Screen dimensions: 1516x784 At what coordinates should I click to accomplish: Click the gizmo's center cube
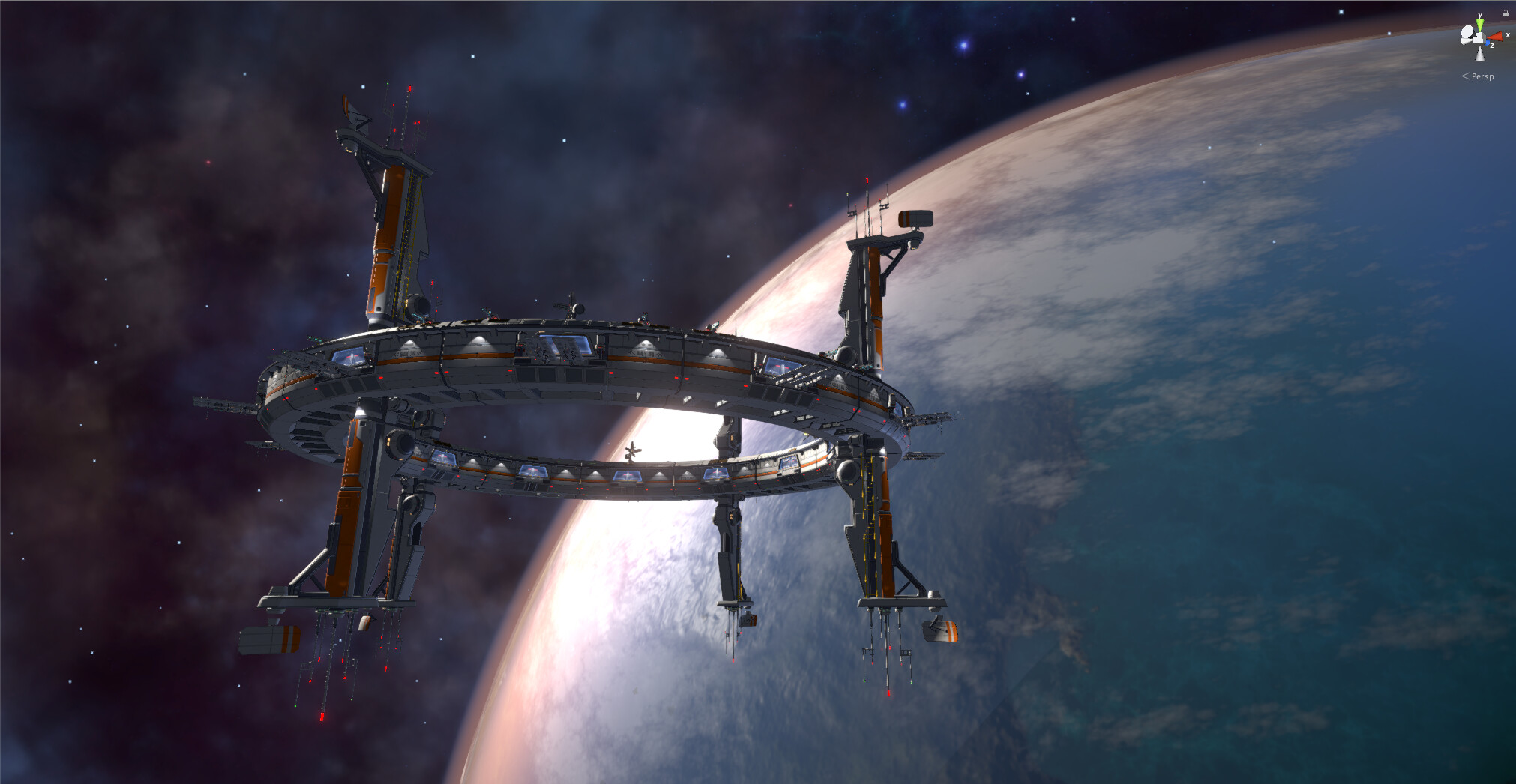[1479, 37]
